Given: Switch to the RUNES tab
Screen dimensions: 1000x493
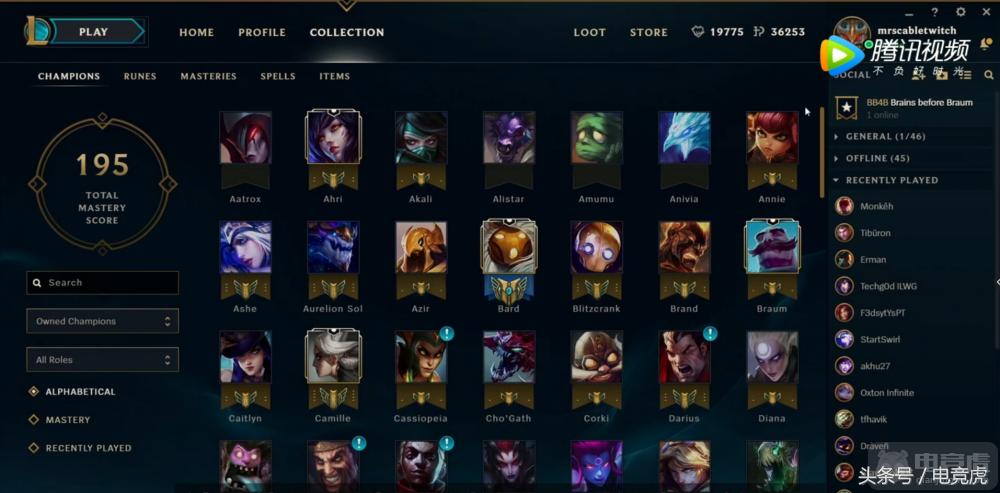Looking at the screenshot, I should click(140, 76).
